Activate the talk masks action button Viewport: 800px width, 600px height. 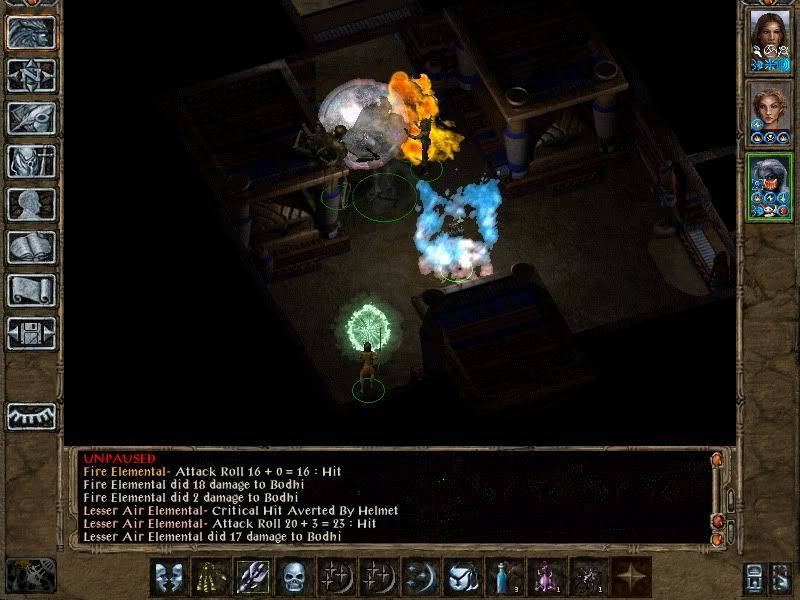click(169, 577)
